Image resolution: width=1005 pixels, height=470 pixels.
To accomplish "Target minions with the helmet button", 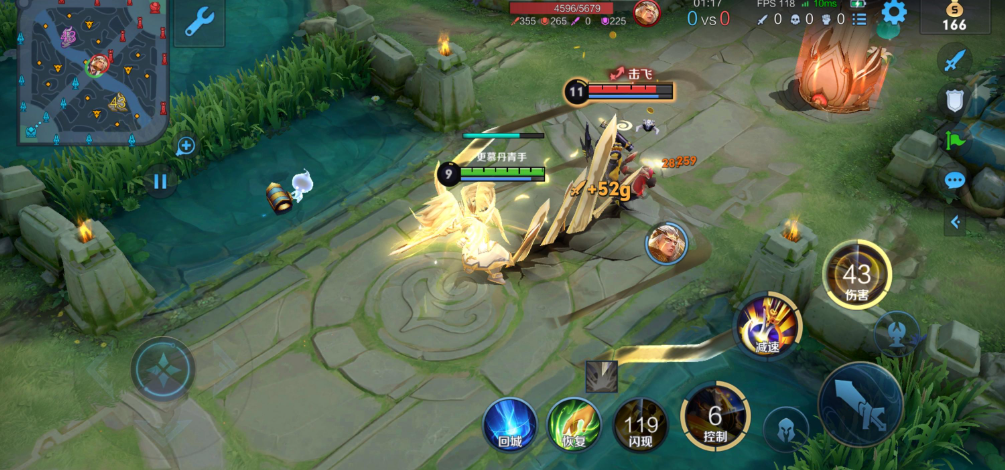I will click(x=786, y=429).
